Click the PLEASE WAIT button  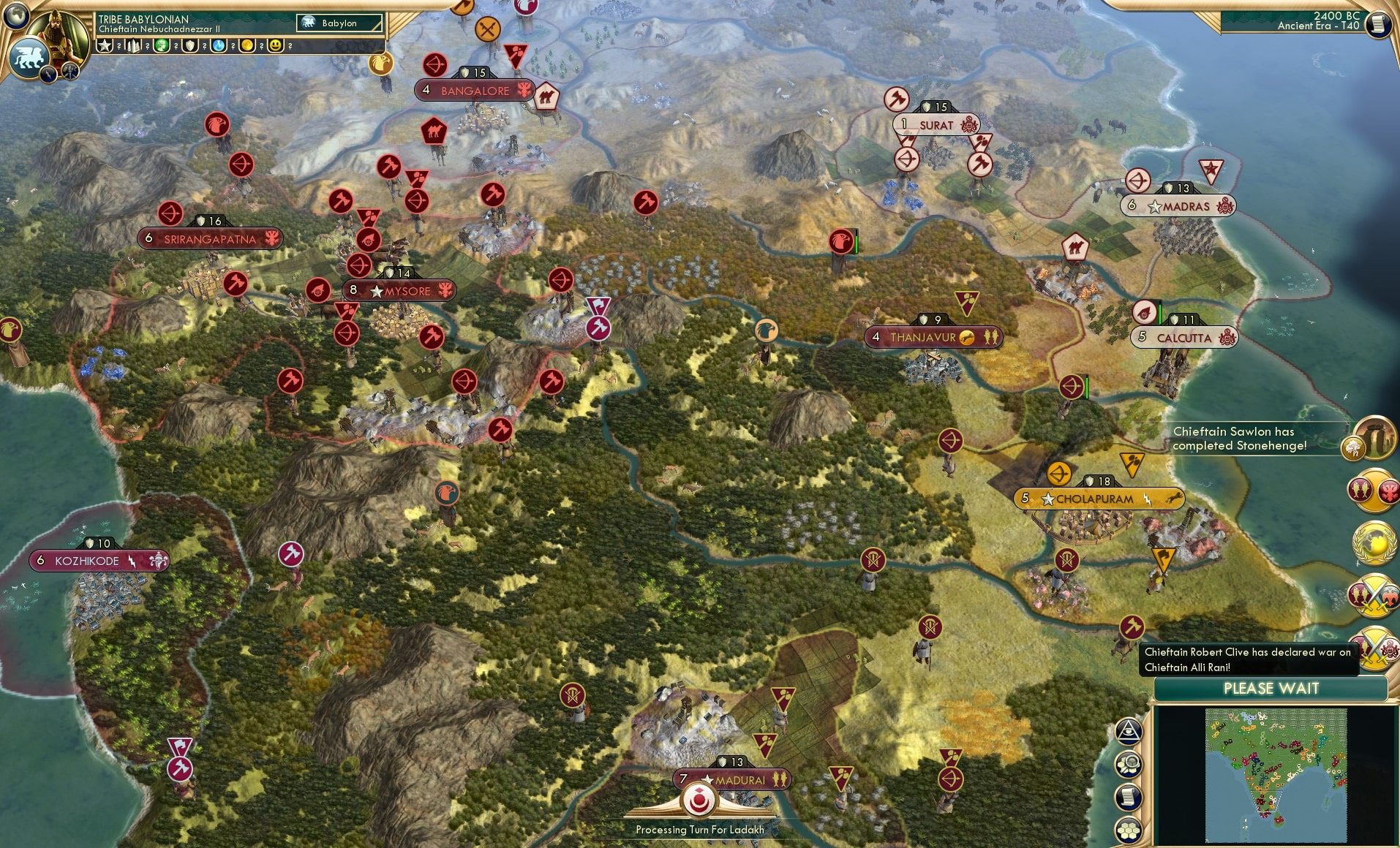[1271, 688]
